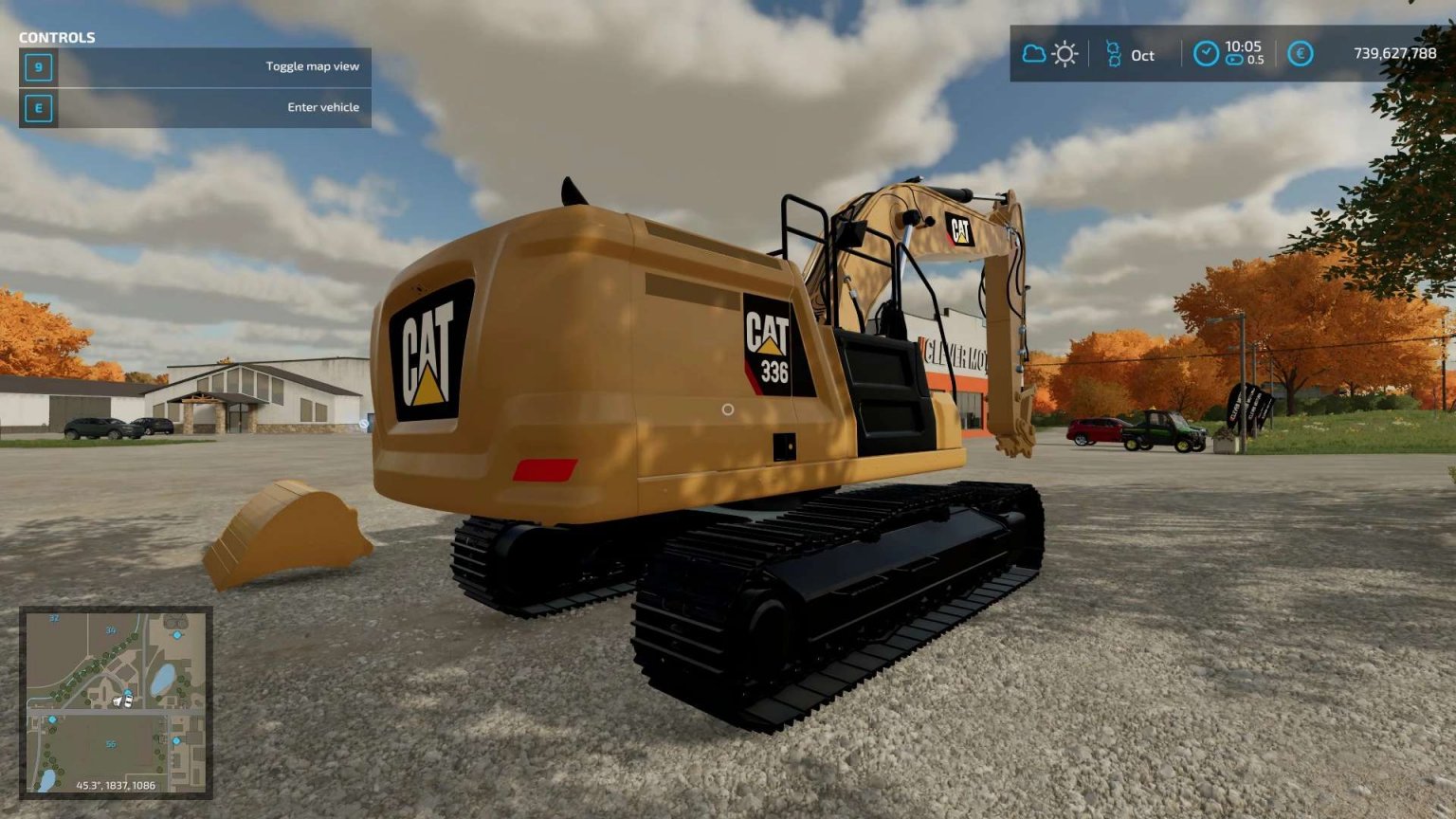Click the player arrow marker on the minimap
This screenshot has height=819, width=1456.
coord(117,701)
